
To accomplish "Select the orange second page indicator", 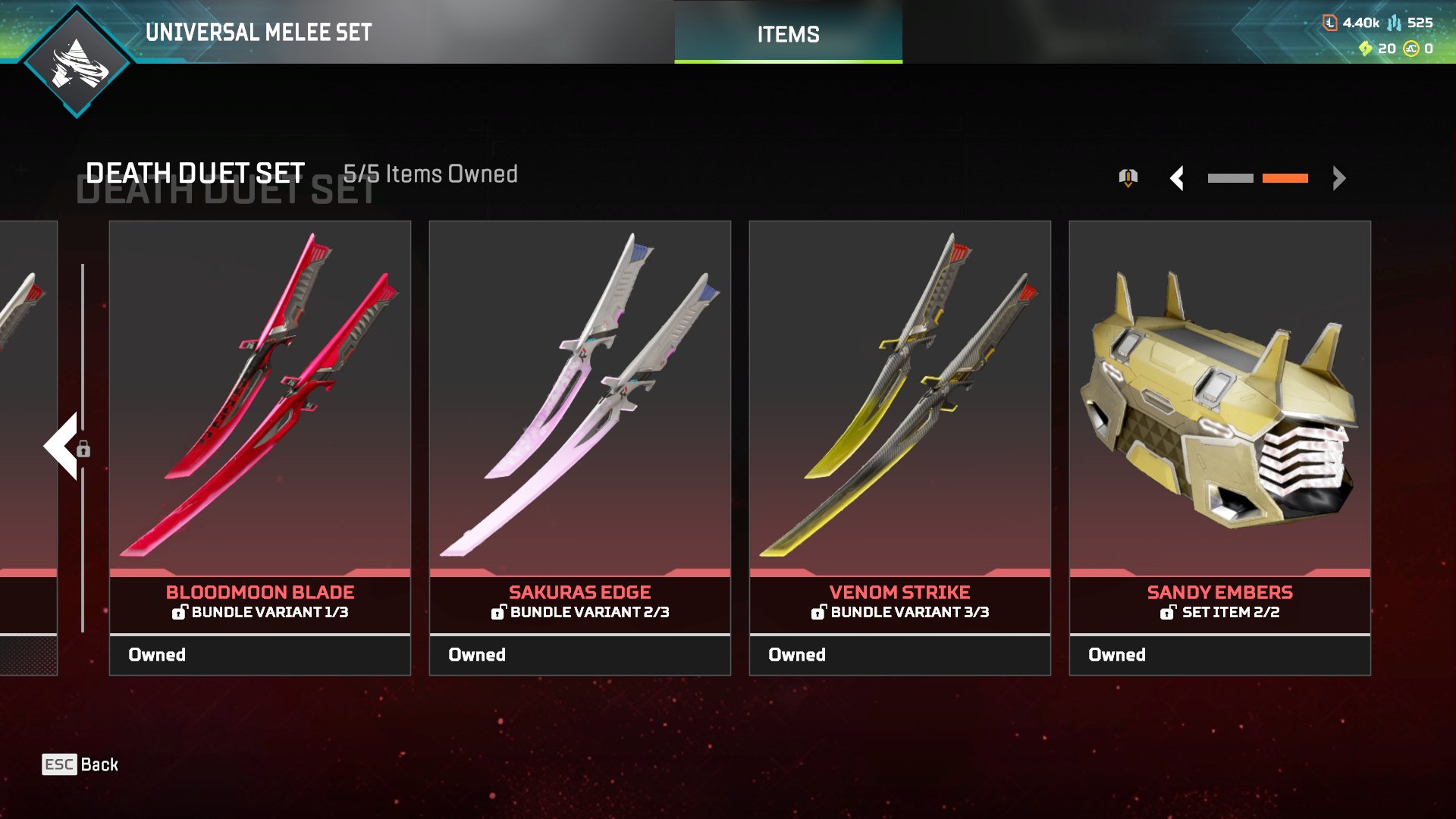I will (x=1285, y=178).
